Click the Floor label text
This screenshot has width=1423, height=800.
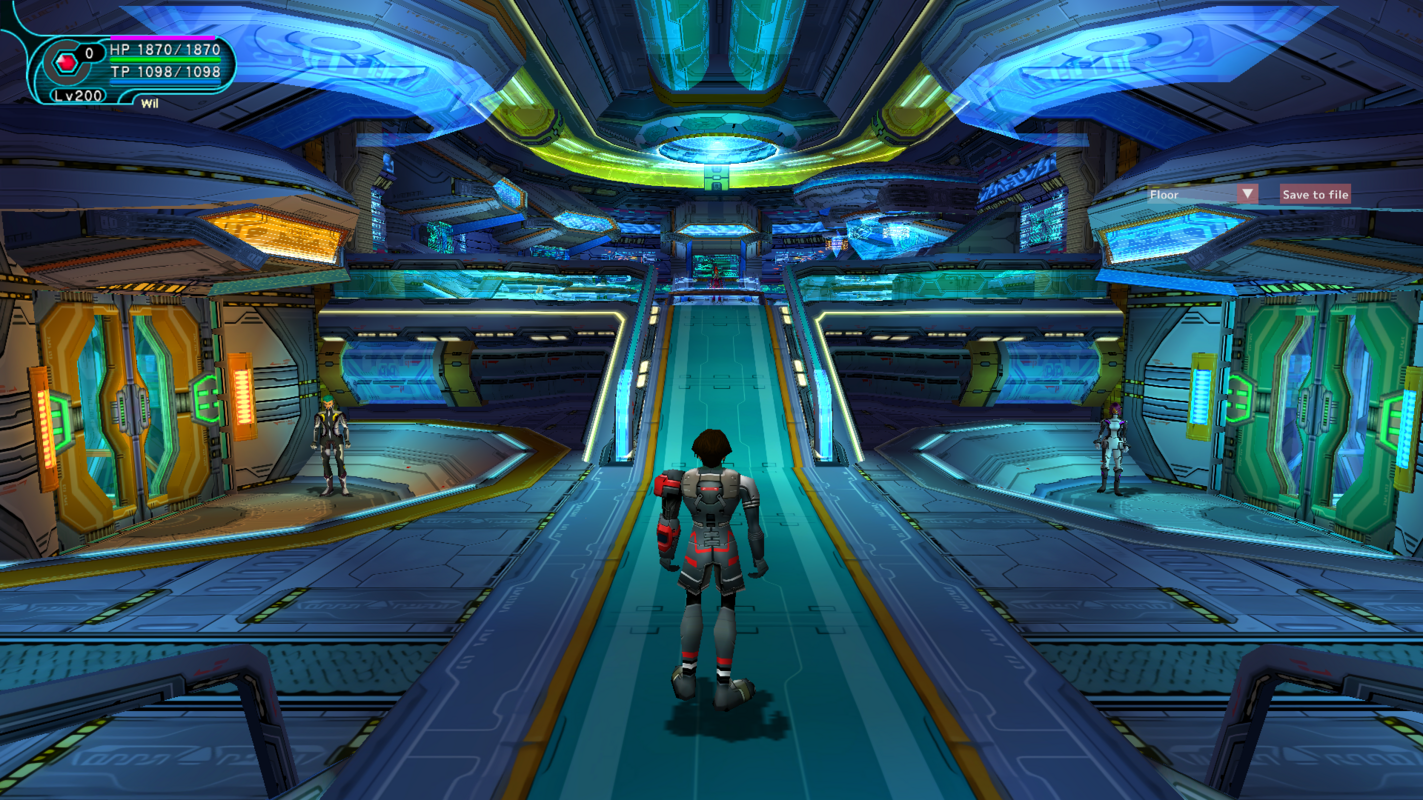[1165, 194]
